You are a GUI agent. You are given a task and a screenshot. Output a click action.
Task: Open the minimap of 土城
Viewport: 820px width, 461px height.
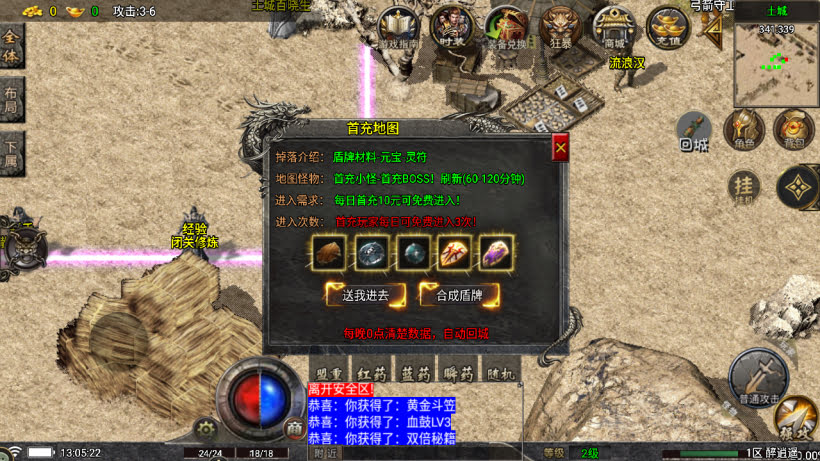point(775,62)
